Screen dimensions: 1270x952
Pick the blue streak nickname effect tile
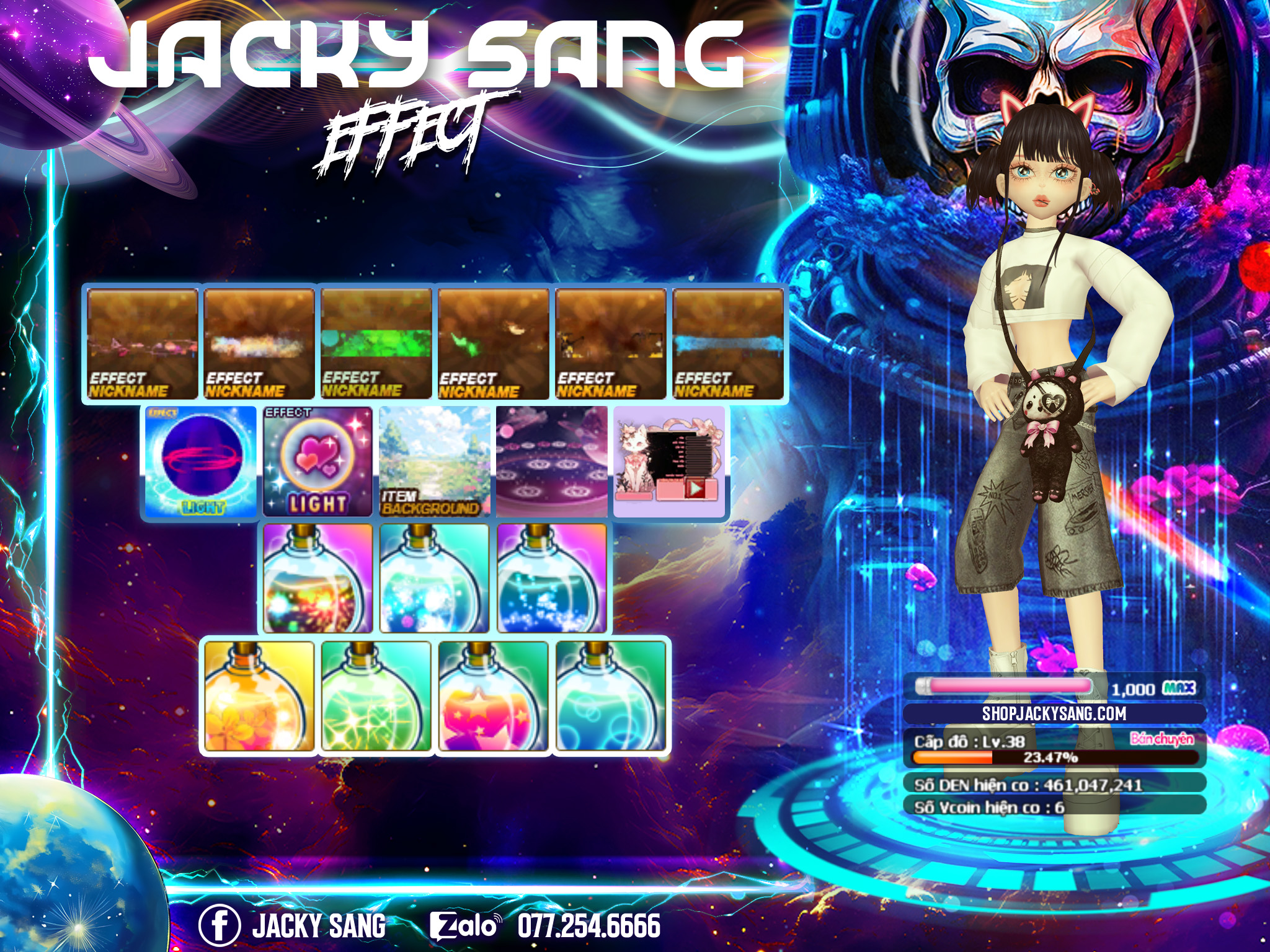[728, 344]
